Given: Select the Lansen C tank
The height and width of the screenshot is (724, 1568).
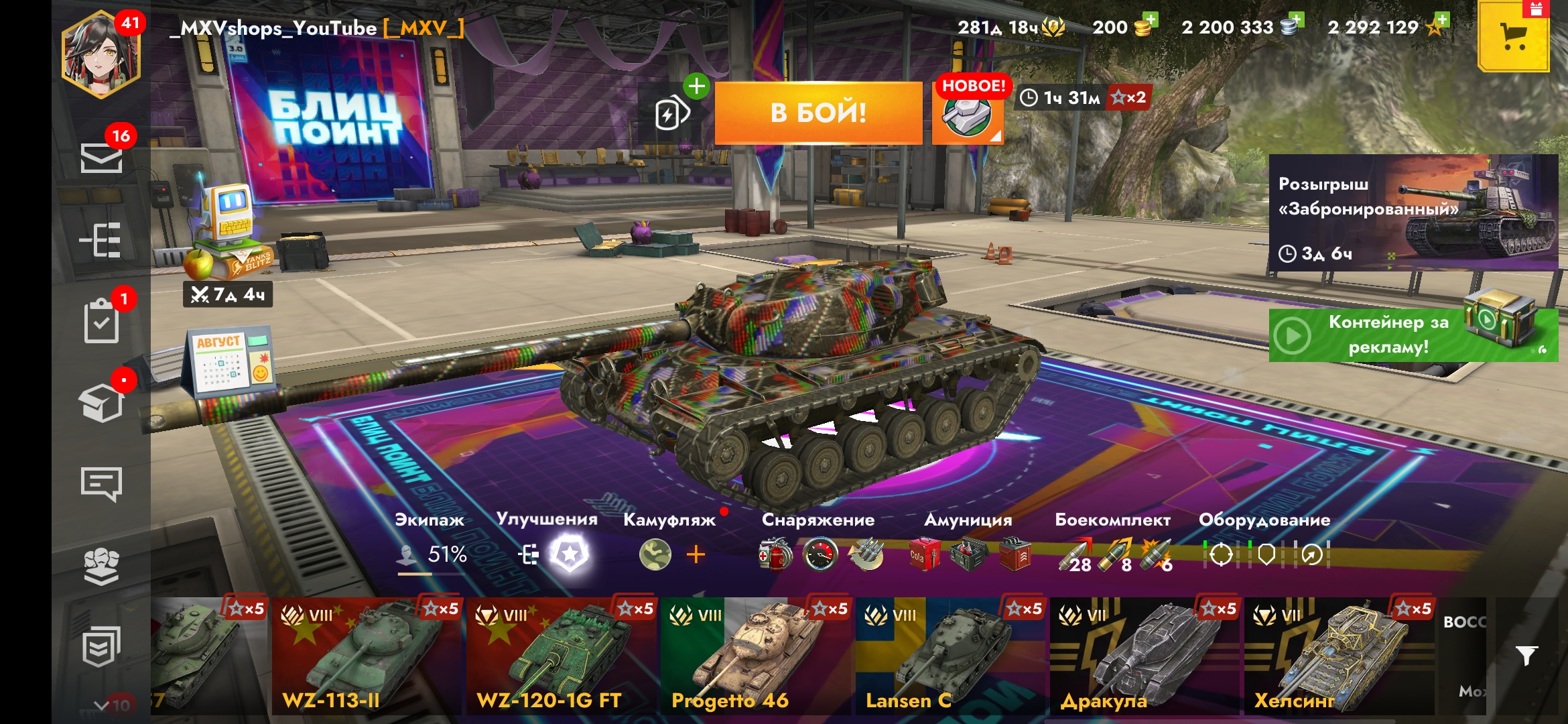Looking at the screenshot, I should pos(950,656).
